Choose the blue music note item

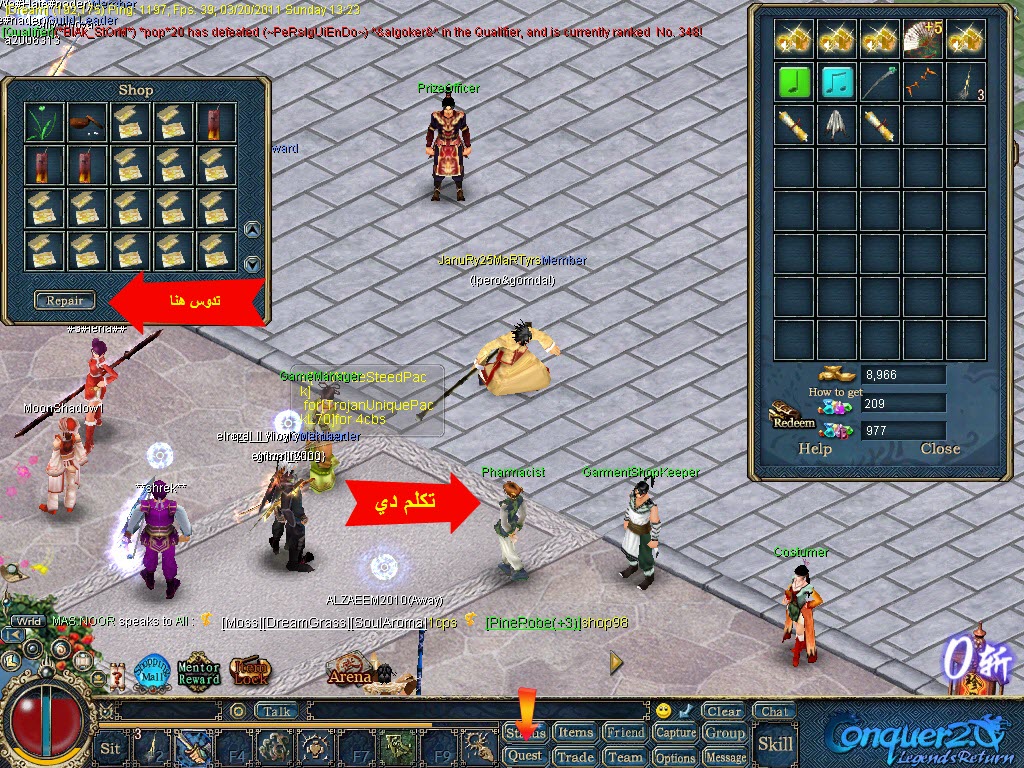pos(838,82)
